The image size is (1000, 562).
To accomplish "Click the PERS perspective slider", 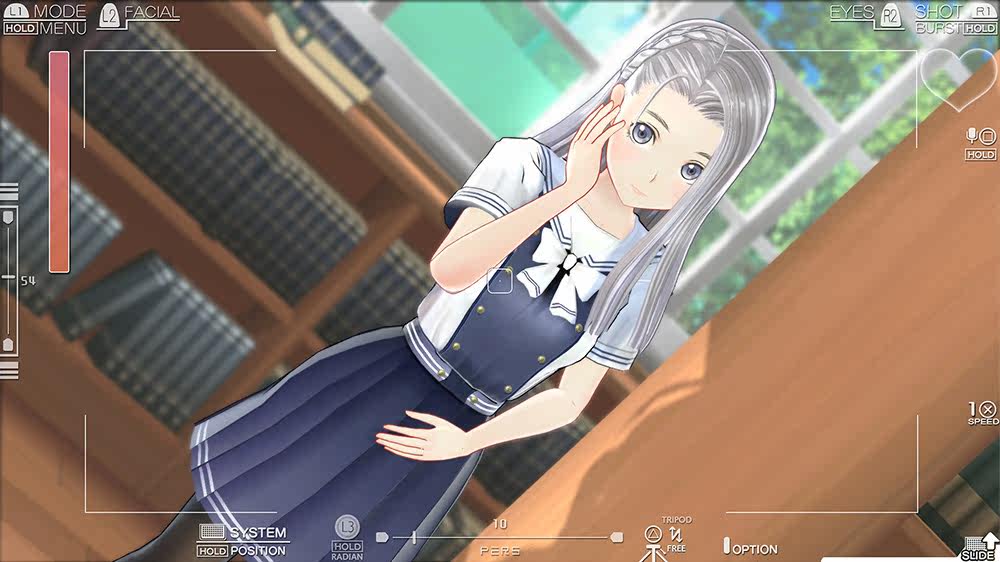I will tap(498, 537).
